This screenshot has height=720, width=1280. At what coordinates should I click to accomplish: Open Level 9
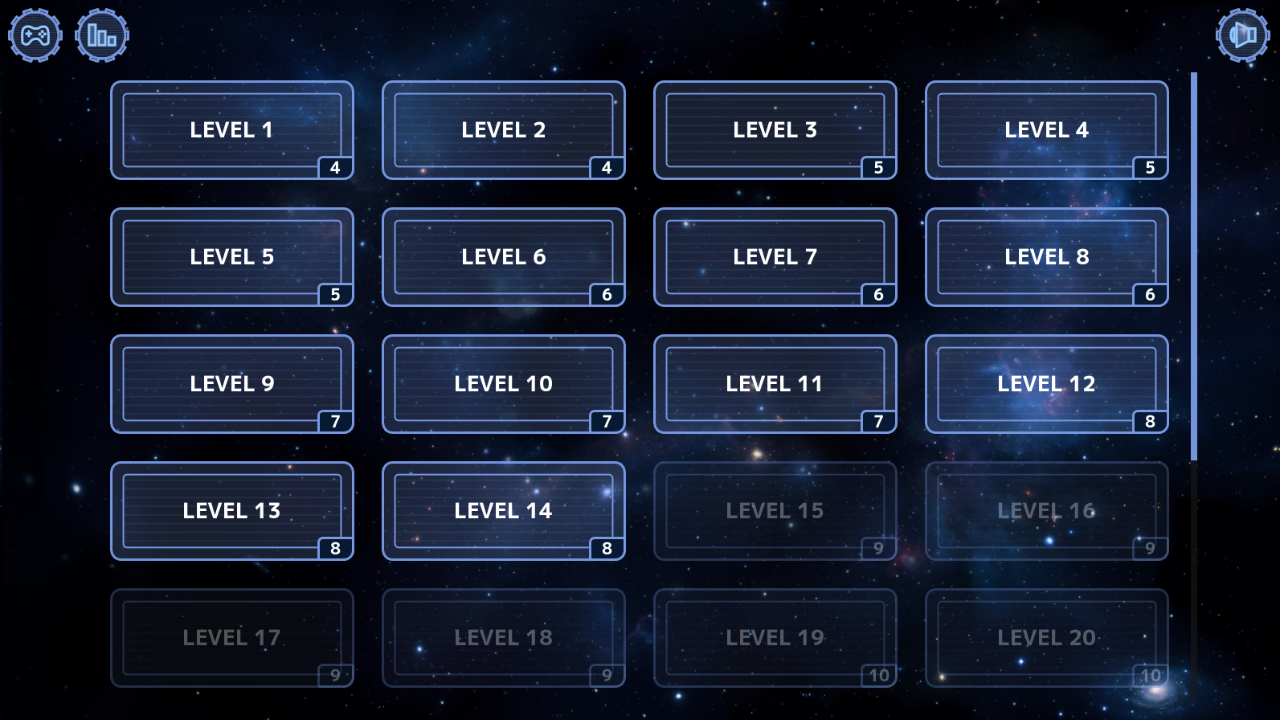pos(231,384)
